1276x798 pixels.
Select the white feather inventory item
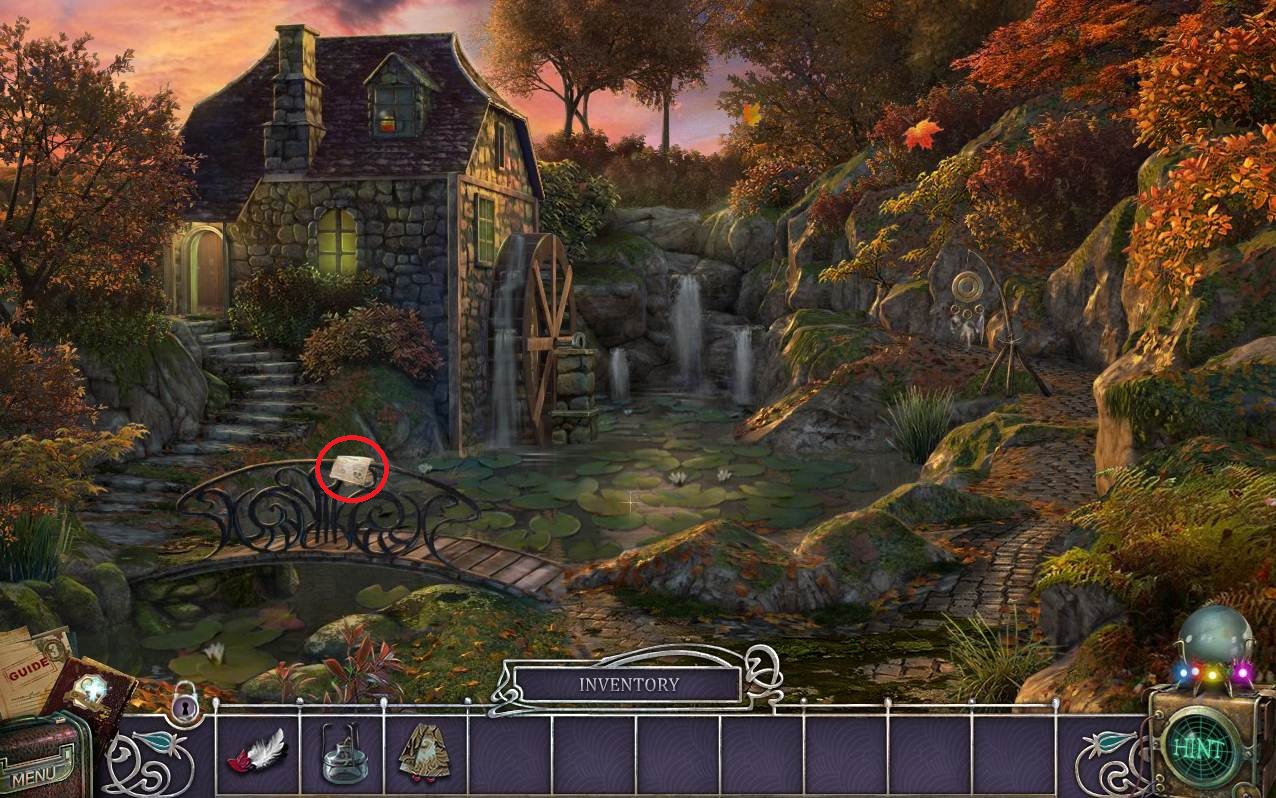[x=258, y=751]
